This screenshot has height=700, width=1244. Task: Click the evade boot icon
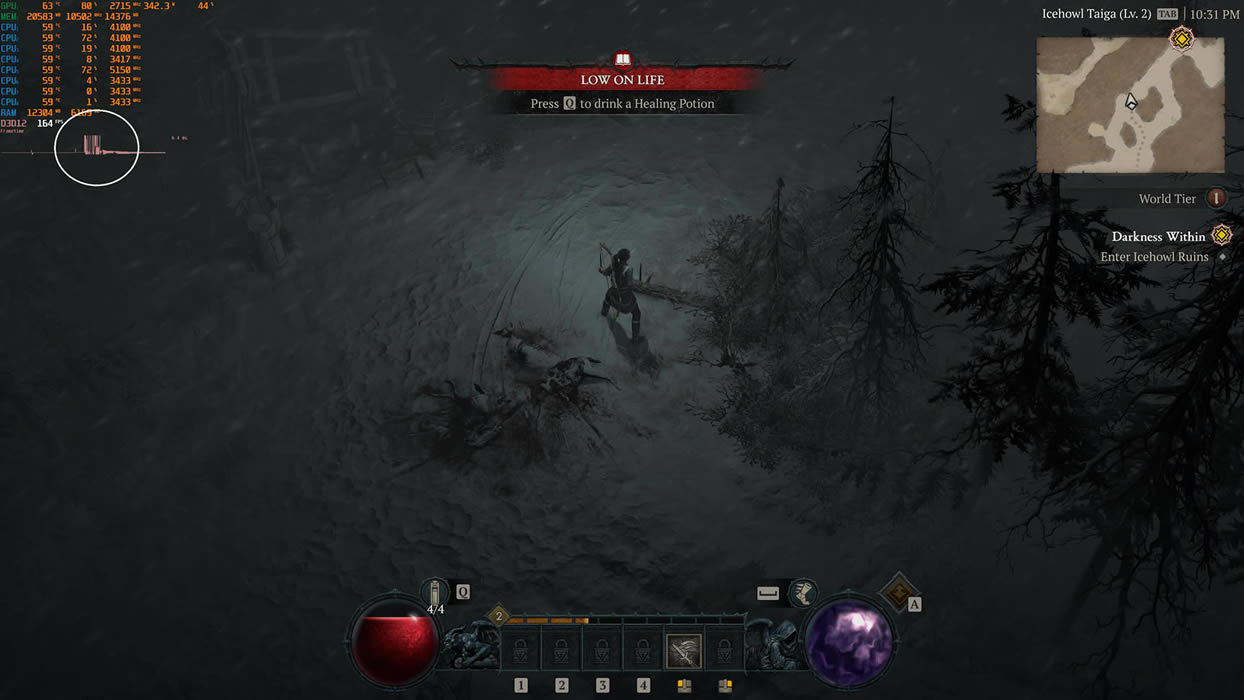coord(802,593)
